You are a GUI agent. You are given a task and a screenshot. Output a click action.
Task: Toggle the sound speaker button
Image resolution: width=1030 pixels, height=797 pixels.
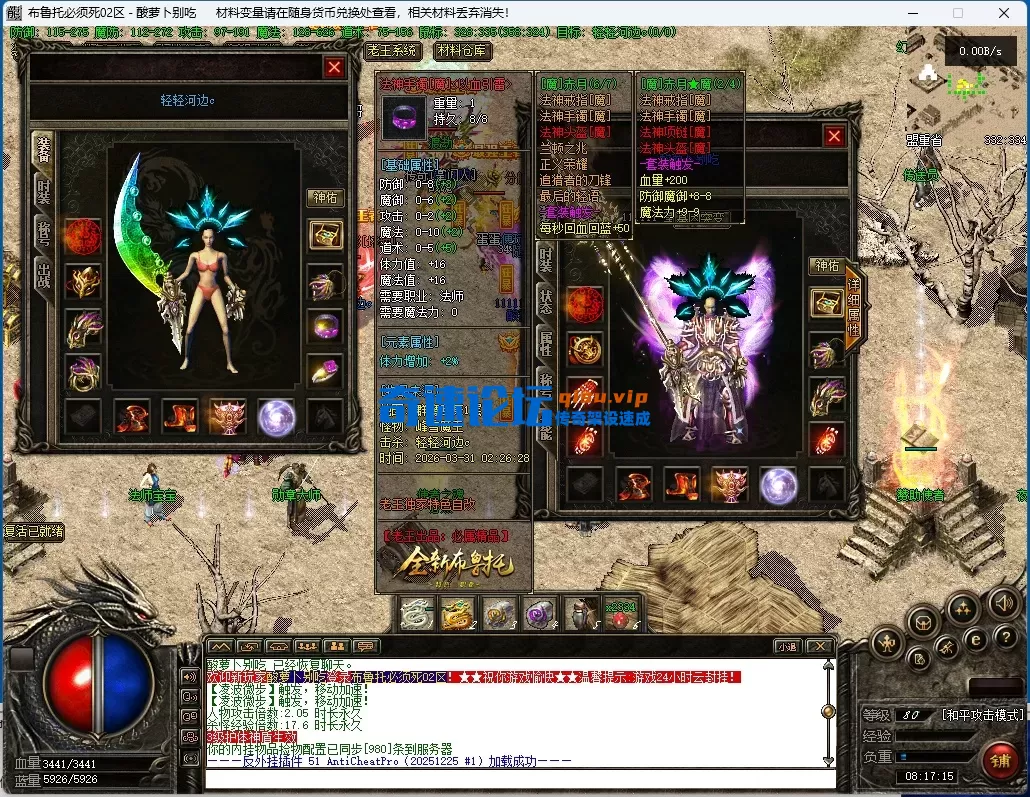(x=1003, y=603)
